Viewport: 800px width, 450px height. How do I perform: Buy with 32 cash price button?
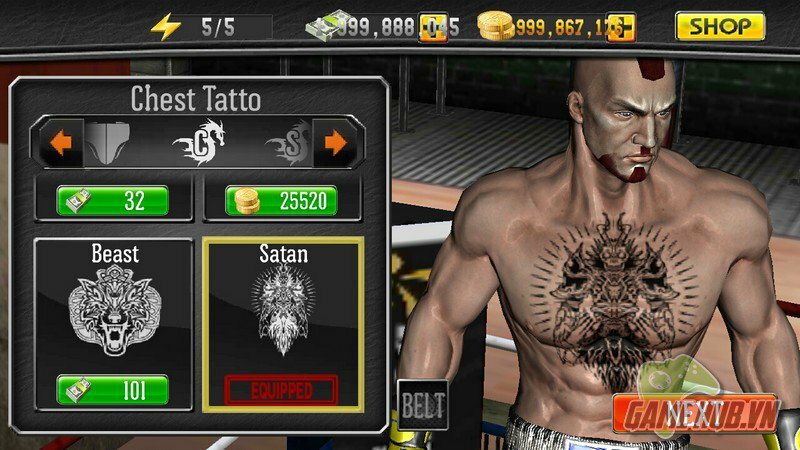click(112, 201)
